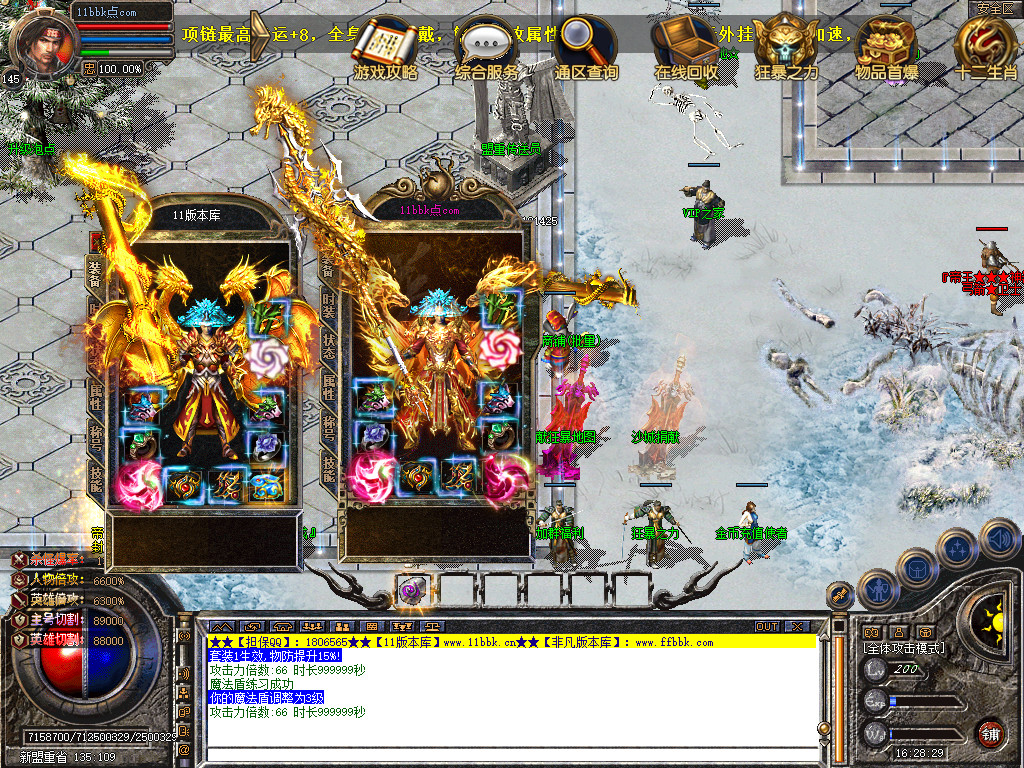Open the four-stars skills round button

click(958, 550)
